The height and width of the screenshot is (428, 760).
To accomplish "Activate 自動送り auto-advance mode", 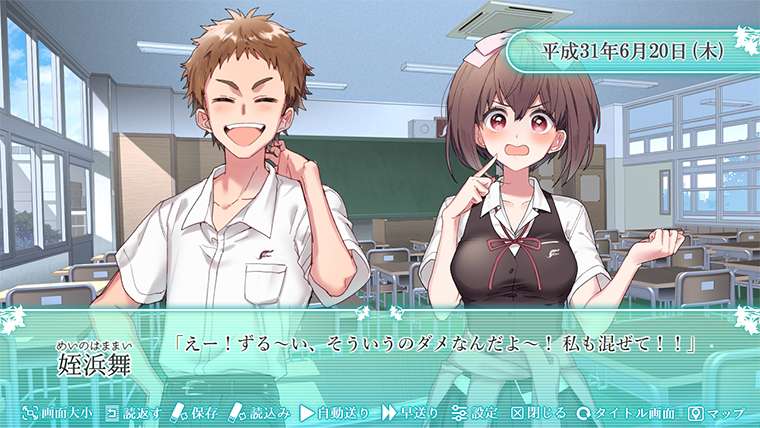I will coord(336,412).
